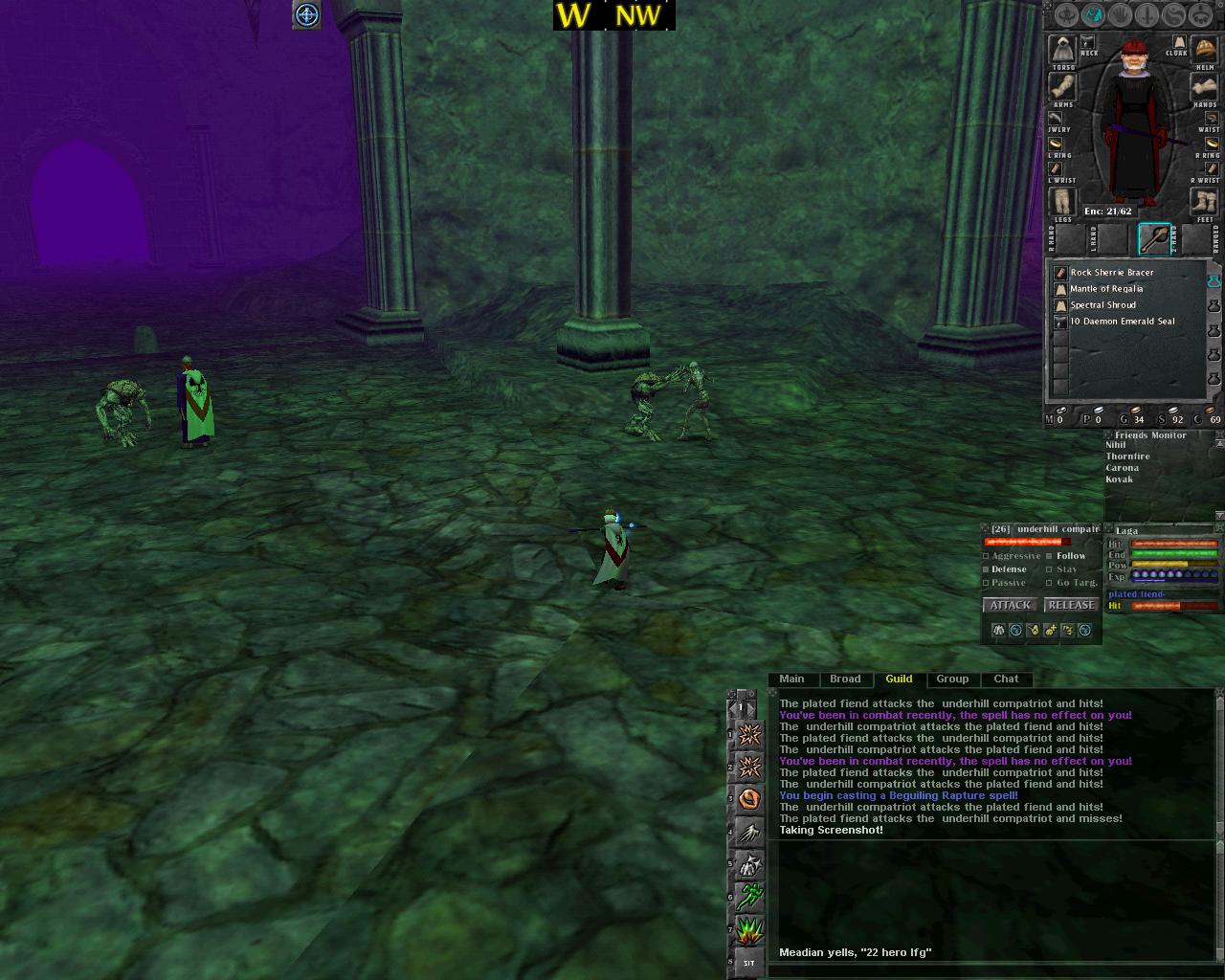1225x980 pixels.
Task: Activate the orange fist ability in hotbar
Action: 749,798
